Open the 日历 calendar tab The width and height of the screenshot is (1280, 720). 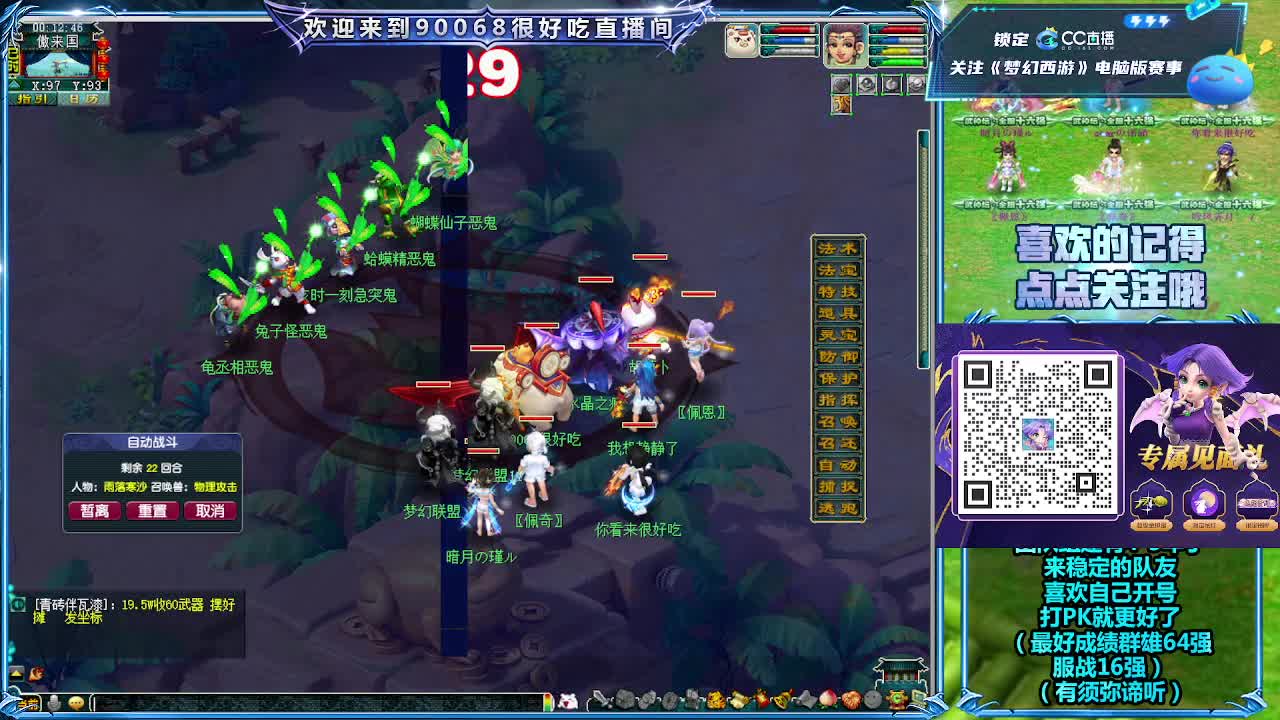(x=84, y=98)
